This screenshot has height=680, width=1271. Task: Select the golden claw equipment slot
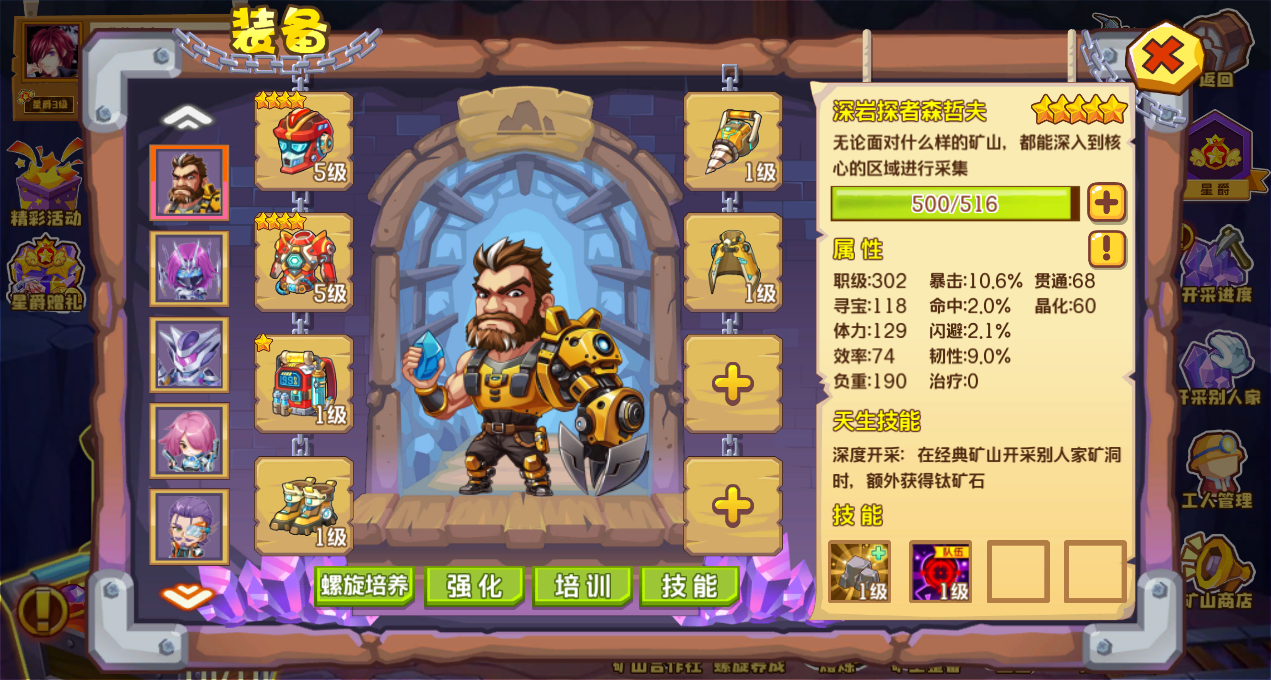point(733,263)
